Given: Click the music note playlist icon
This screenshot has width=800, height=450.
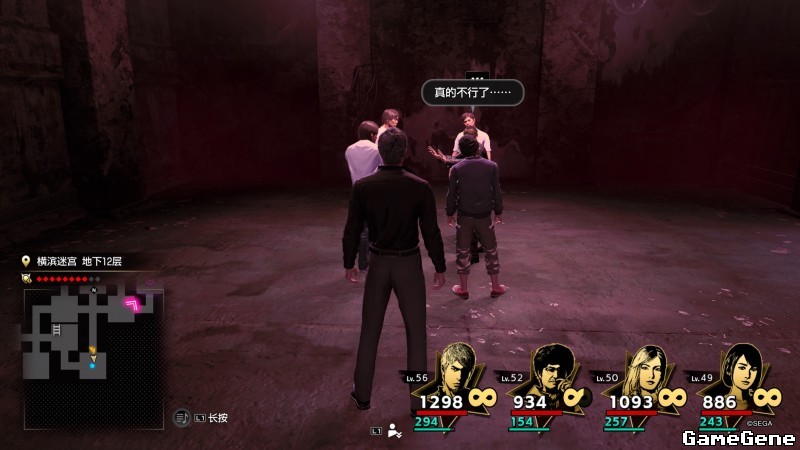Looking at the screenshot, I should pyautogui.click(x=181, y=416).
